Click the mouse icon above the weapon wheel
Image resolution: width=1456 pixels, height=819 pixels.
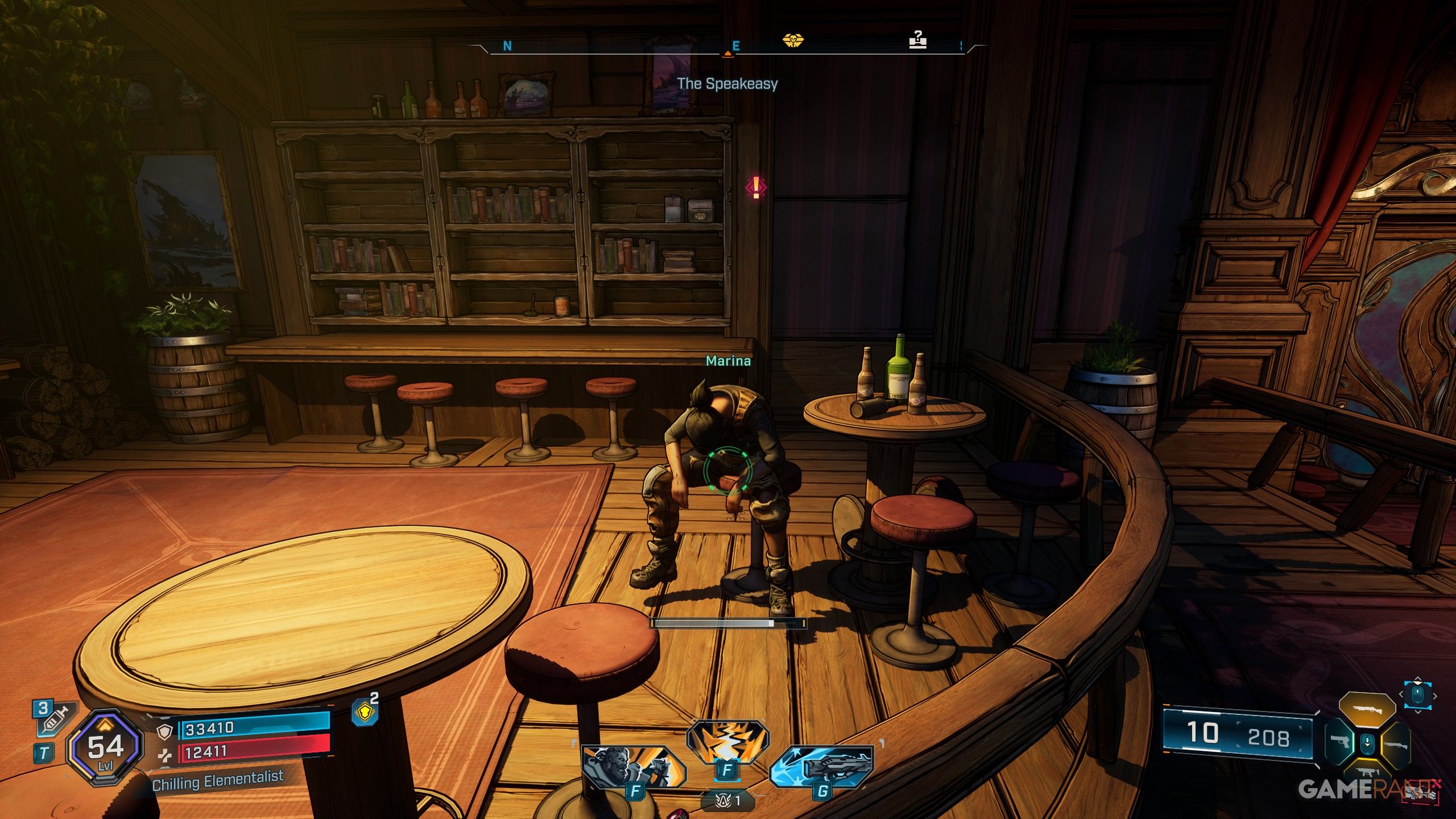[x=1417, y=695]
